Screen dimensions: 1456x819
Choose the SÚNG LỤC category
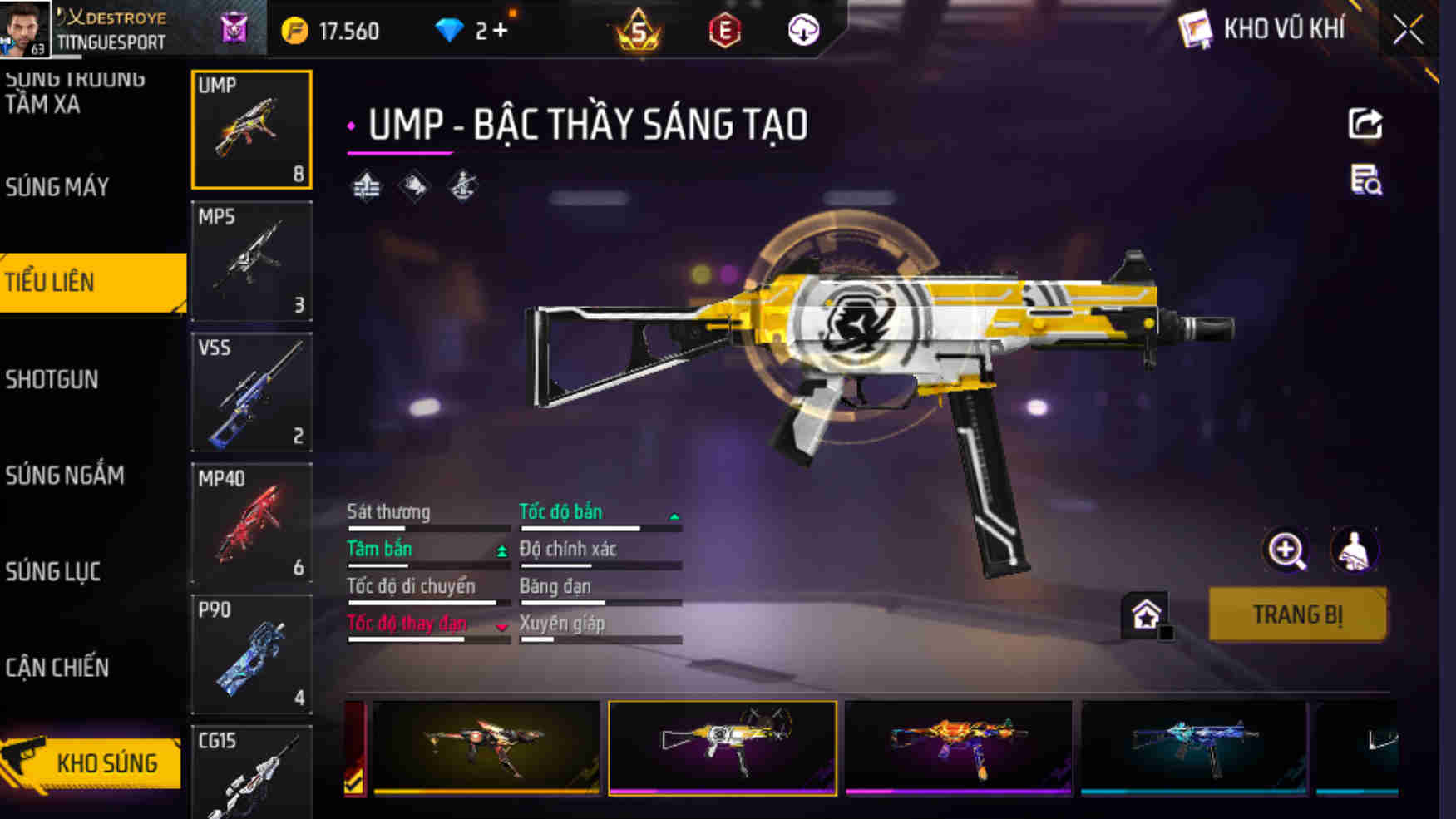pos(53,571)
